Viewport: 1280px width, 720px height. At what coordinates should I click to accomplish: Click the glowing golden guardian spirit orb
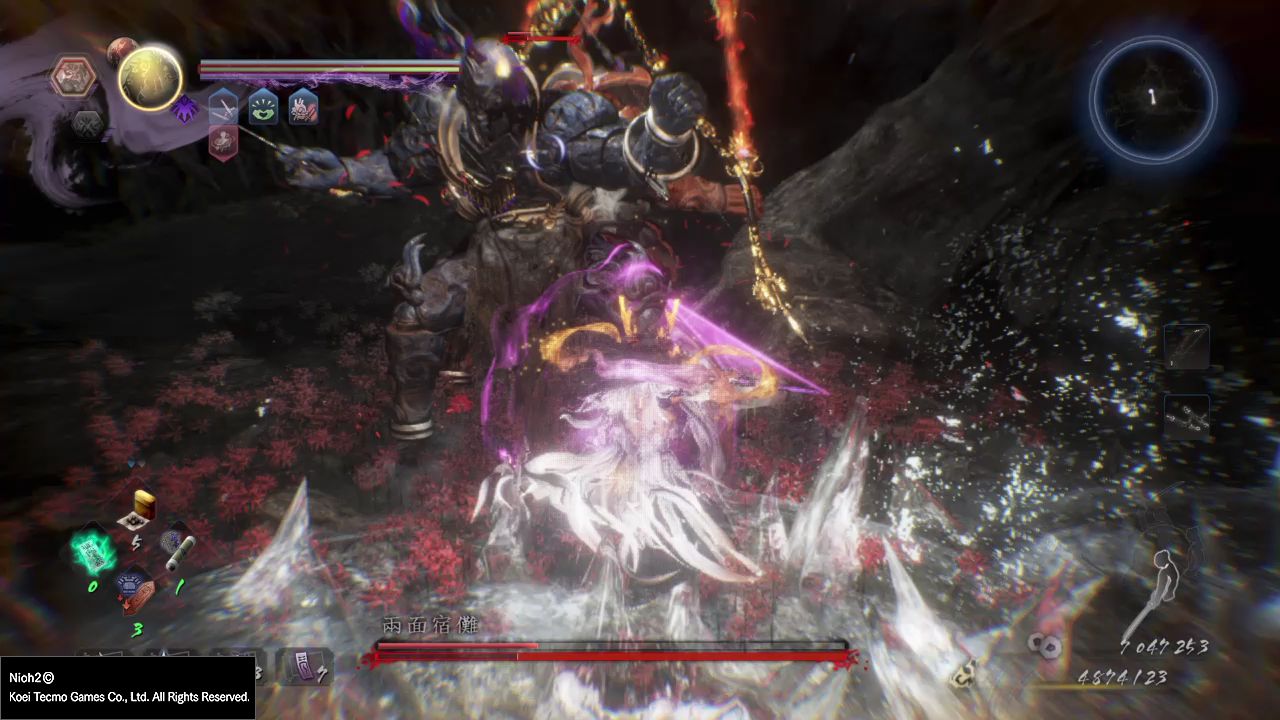151,78
